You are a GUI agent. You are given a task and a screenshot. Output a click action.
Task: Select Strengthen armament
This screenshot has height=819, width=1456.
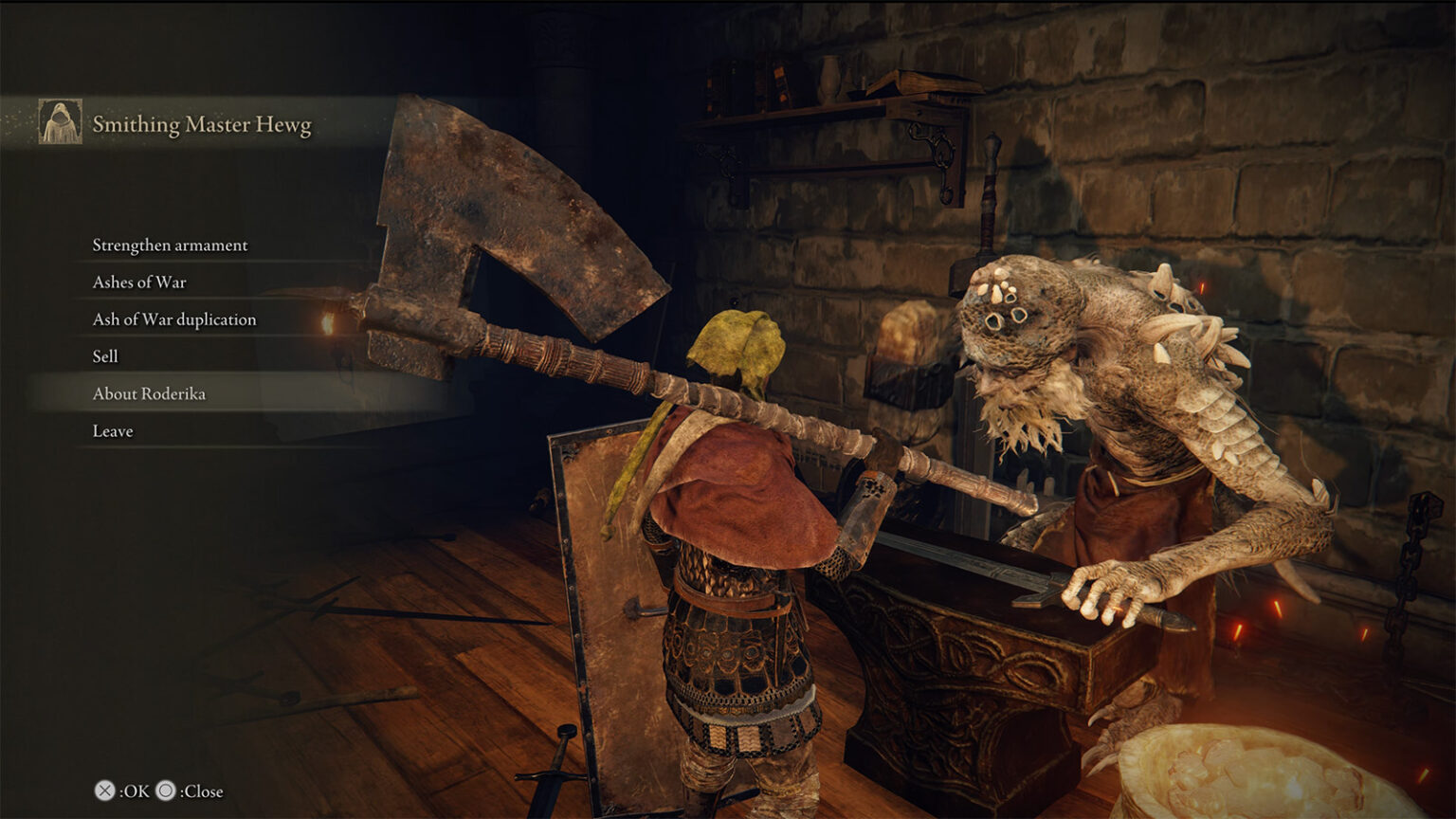click(169, 245)
